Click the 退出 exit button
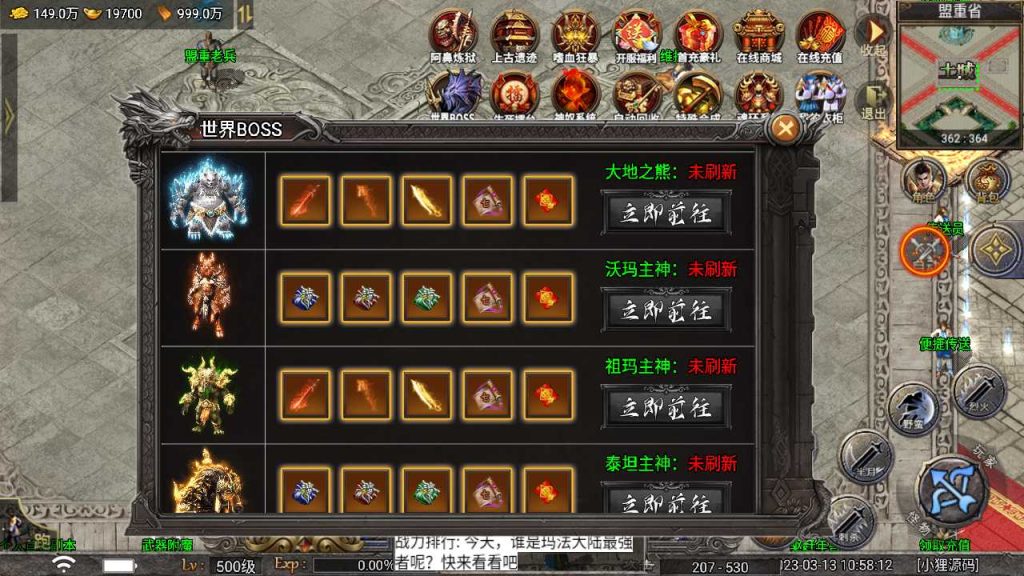Image resolution: width=1024 pixels, height=576 pixels. pyautogui.click(x=873, y=100)
